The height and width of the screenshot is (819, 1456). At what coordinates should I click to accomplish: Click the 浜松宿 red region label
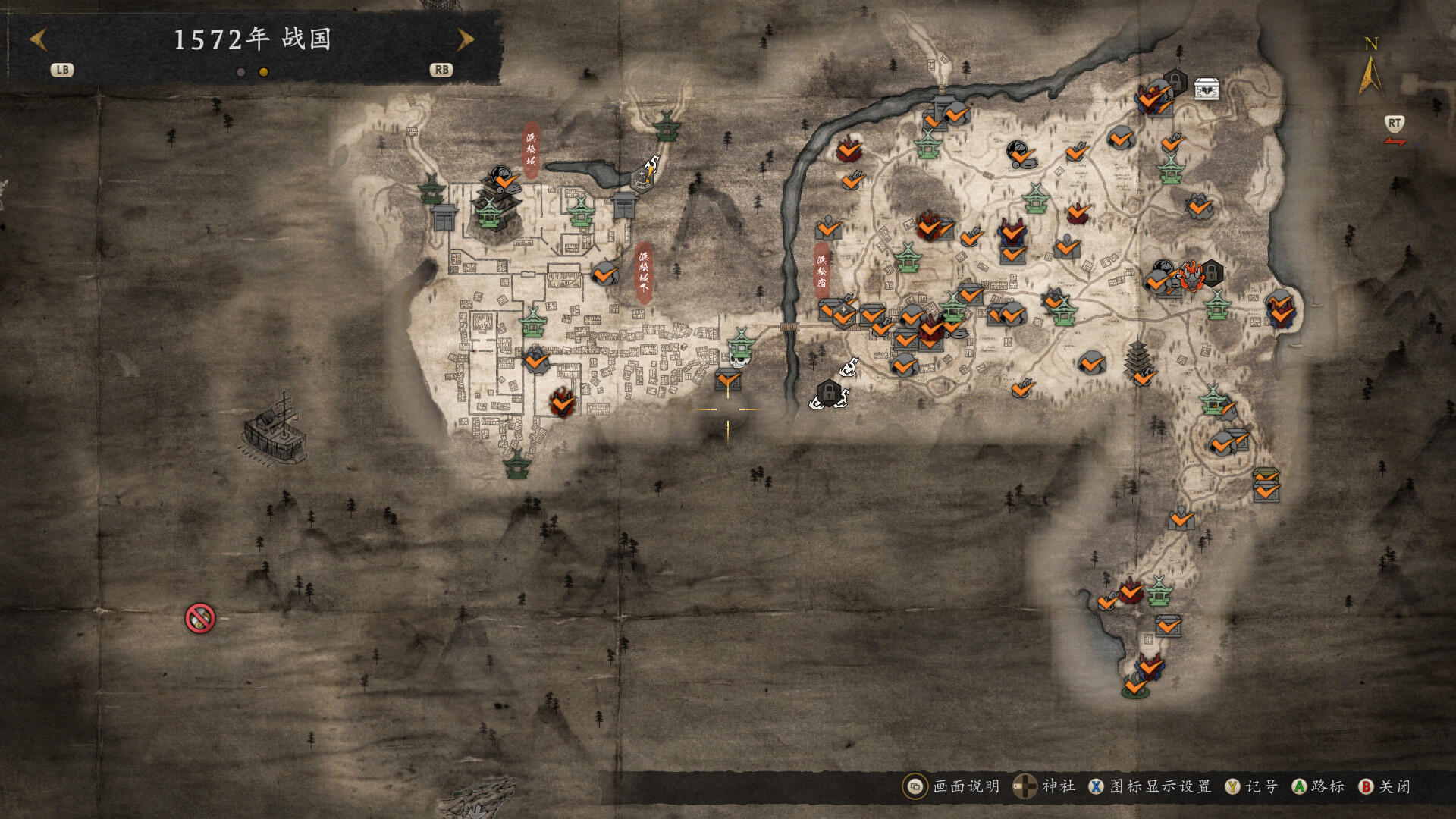pyautogui.click(x=821, y=271)
